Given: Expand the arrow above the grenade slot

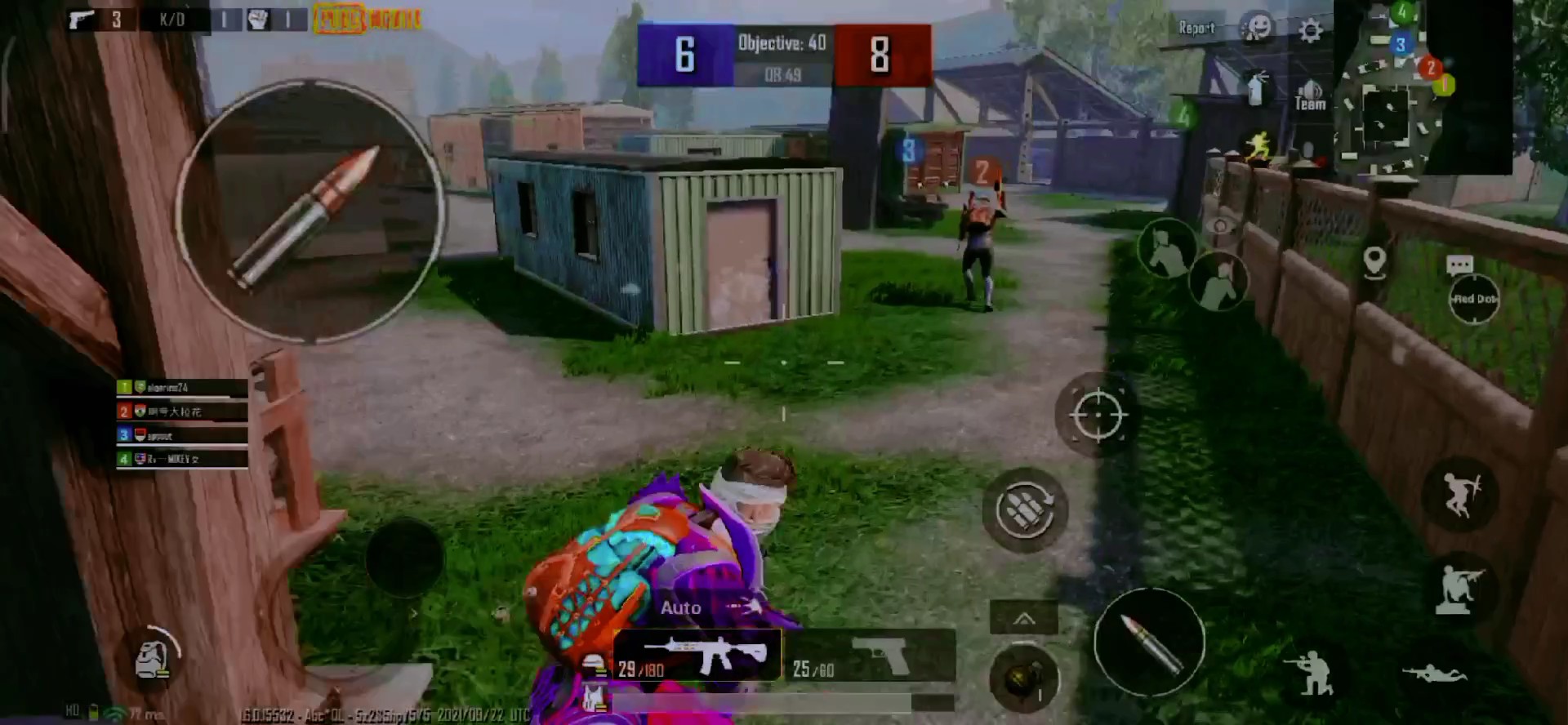Looking at the screenshot, I should pyautogui.click(x=1024, y=619).
